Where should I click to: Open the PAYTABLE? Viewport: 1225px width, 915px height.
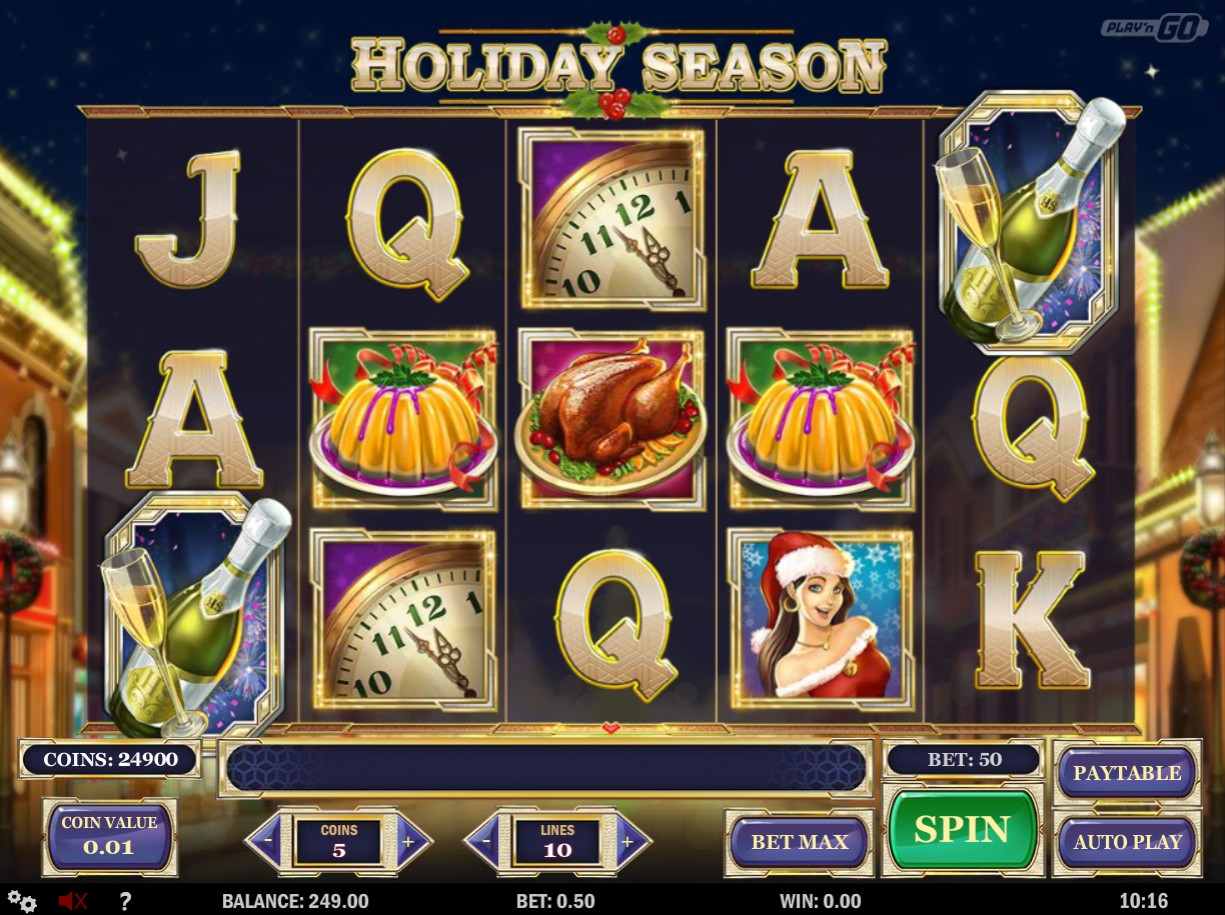pyautogui.click(x=1127, y=773)
